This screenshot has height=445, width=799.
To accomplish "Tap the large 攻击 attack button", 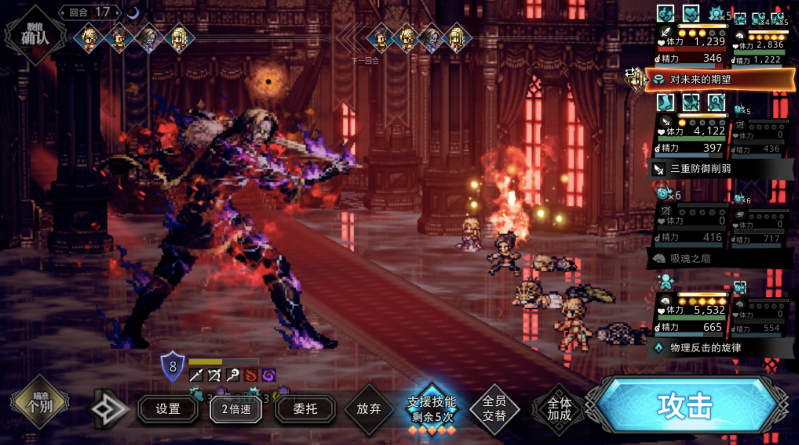I will pos(685,406).
